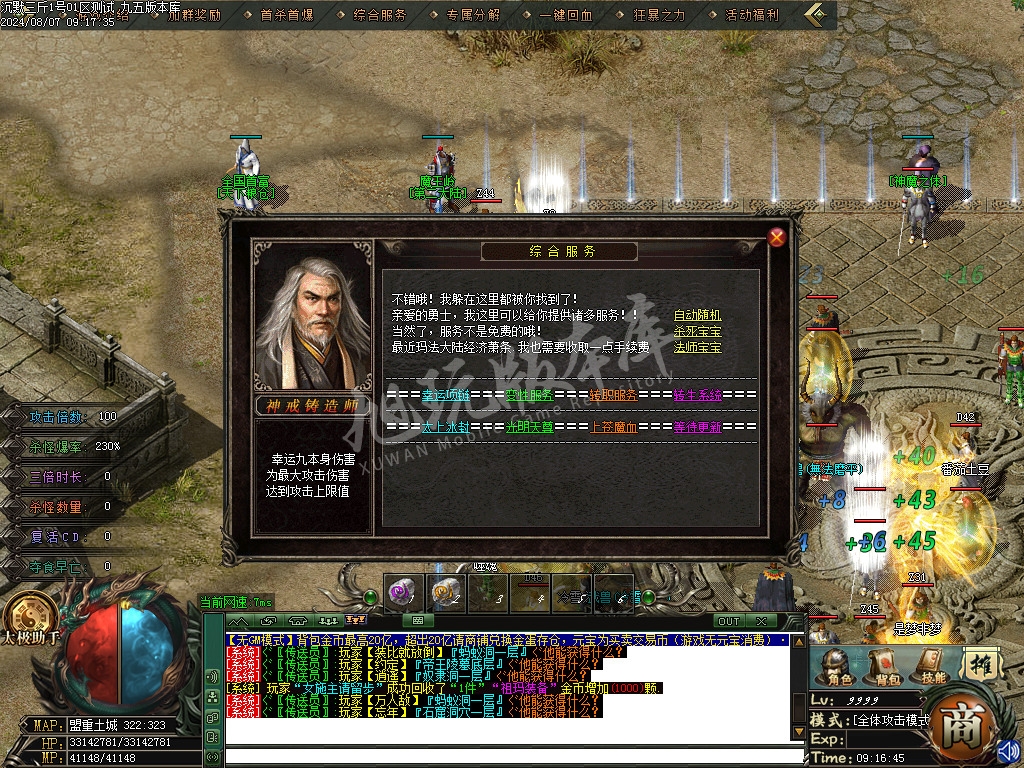Open the 背包 bag panel
Screen dimensions: 1024x768
883,666
